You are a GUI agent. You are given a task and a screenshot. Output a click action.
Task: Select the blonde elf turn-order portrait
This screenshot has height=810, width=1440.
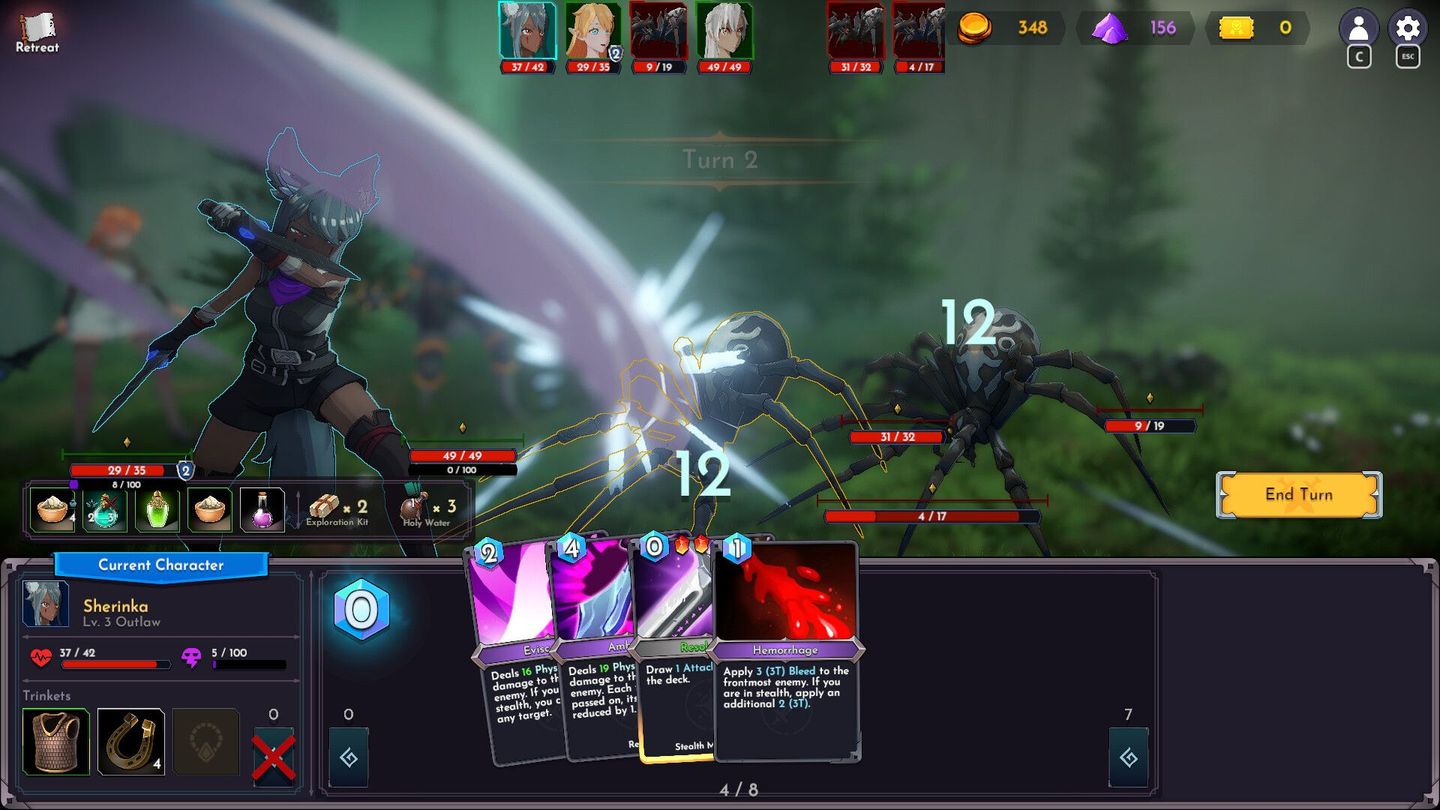592,31
